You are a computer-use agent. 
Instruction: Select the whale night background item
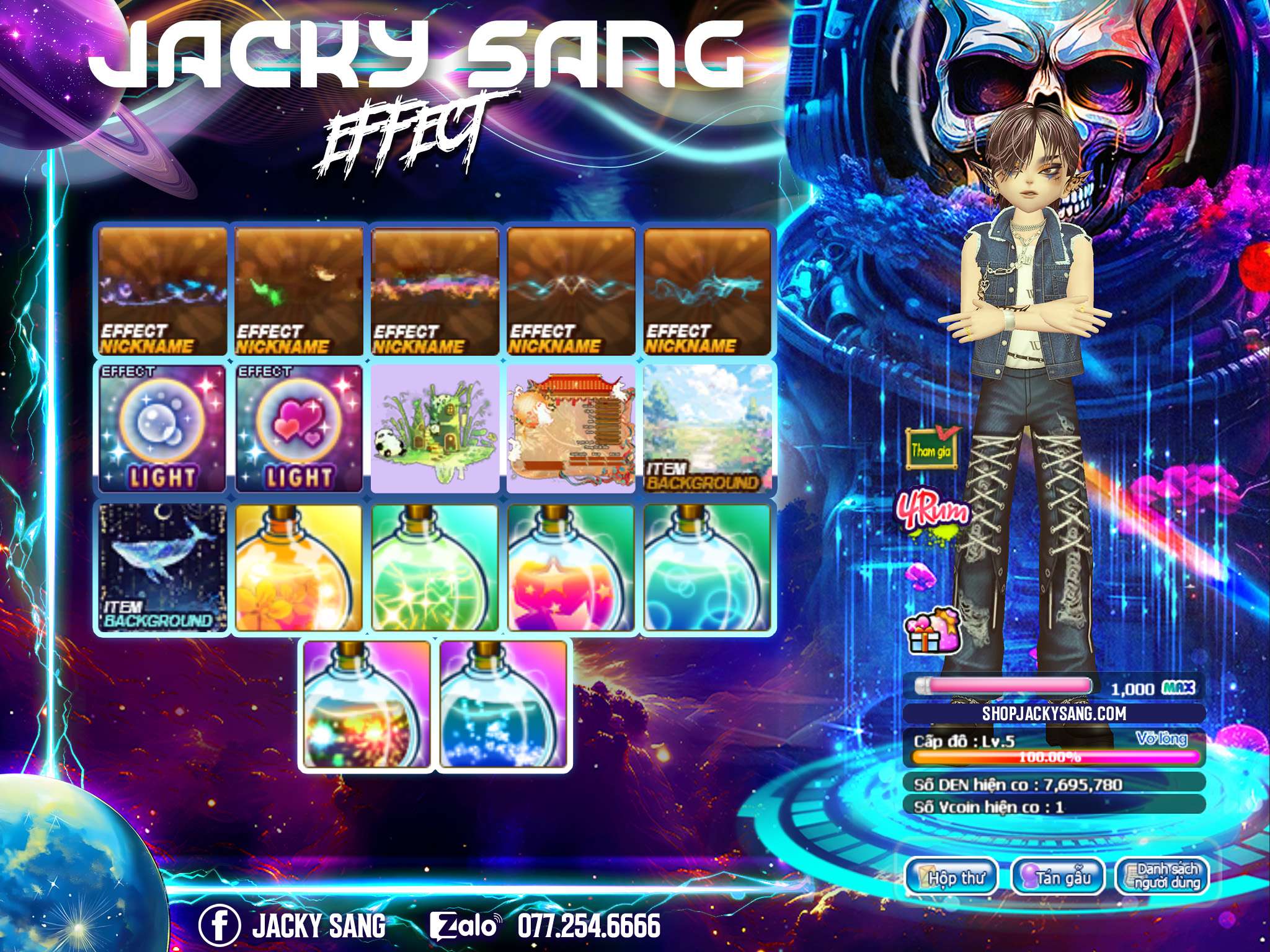(162, 568)
